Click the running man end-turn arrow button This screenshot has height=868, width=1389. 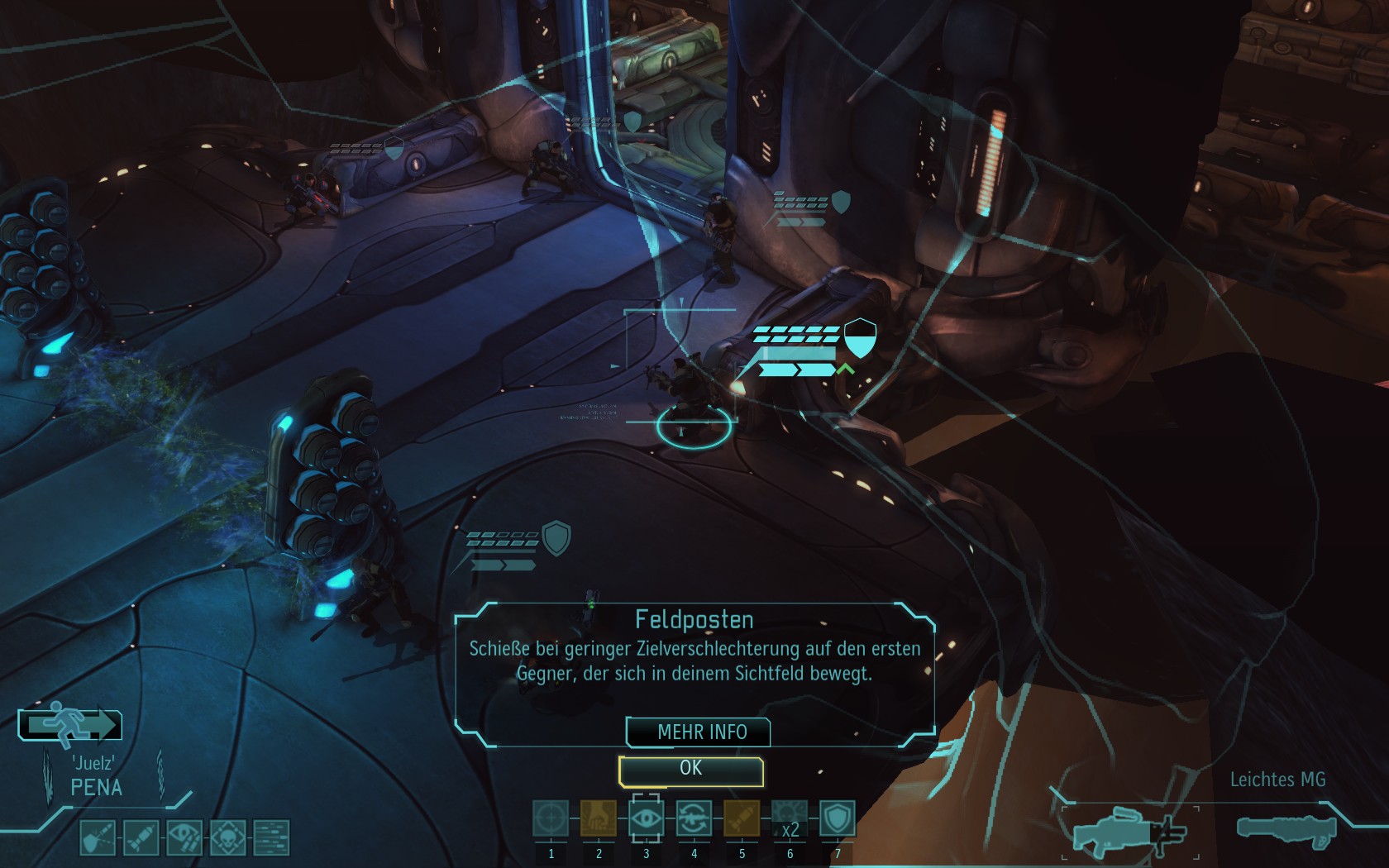pos(71,725)
